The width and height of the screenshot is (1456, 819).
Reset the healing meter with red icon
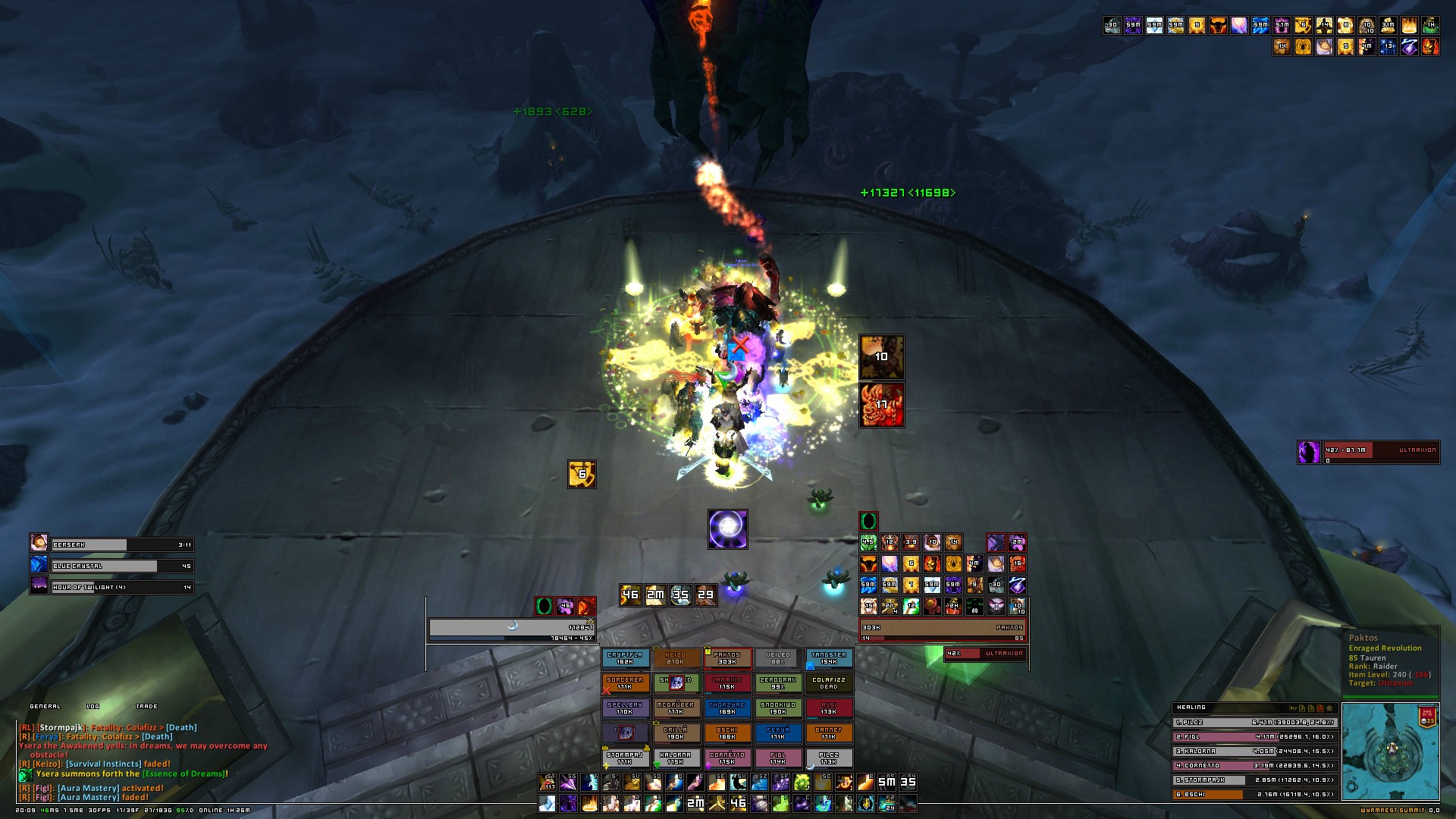click(1320, 708)
